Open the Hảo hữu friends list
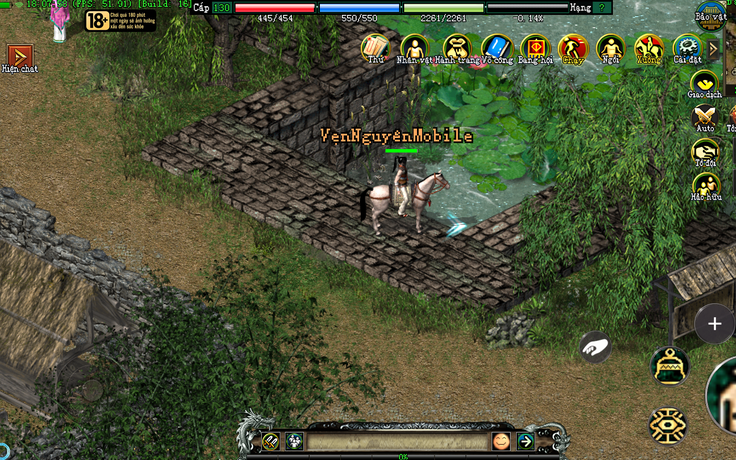Screen dimensions: 736x460 706,186
